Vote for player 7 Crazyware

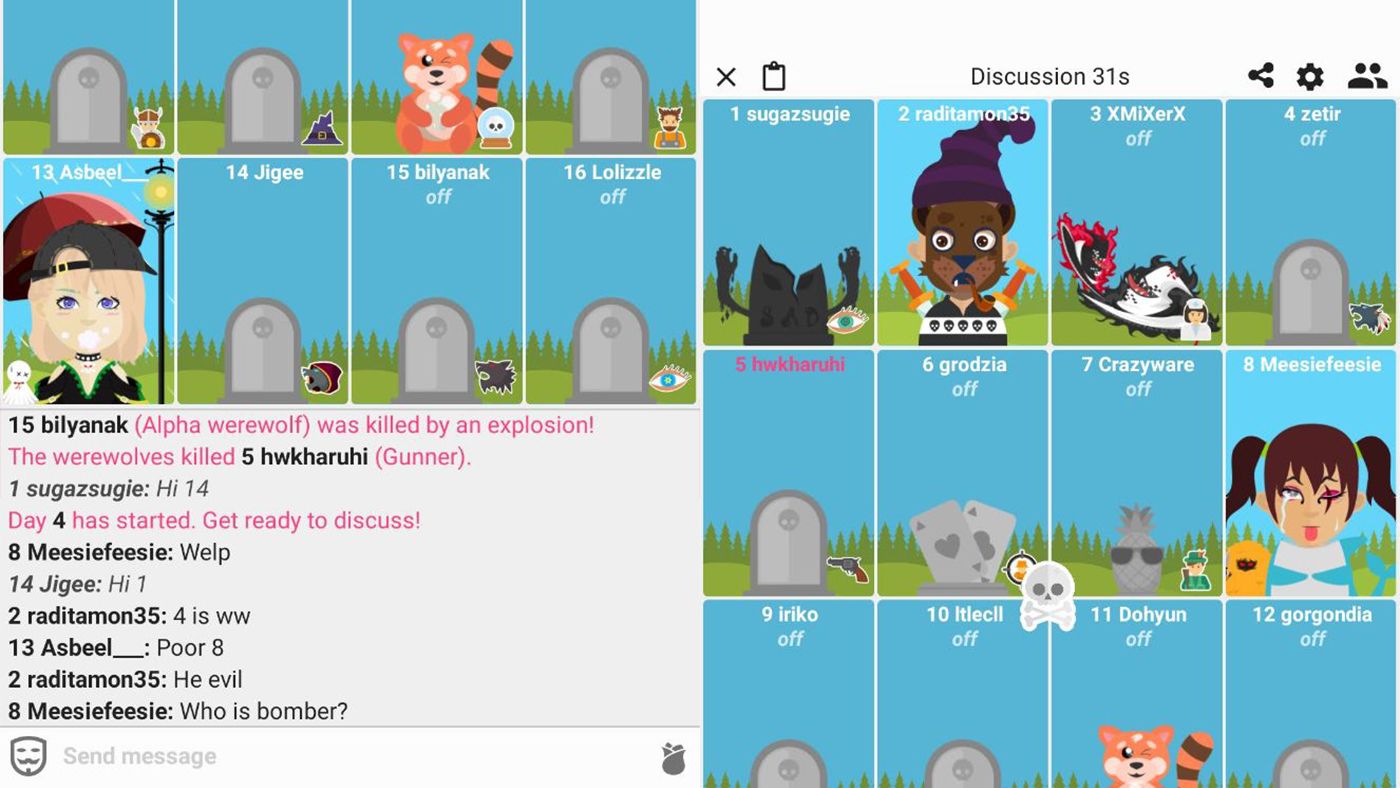coord(1137,470)
